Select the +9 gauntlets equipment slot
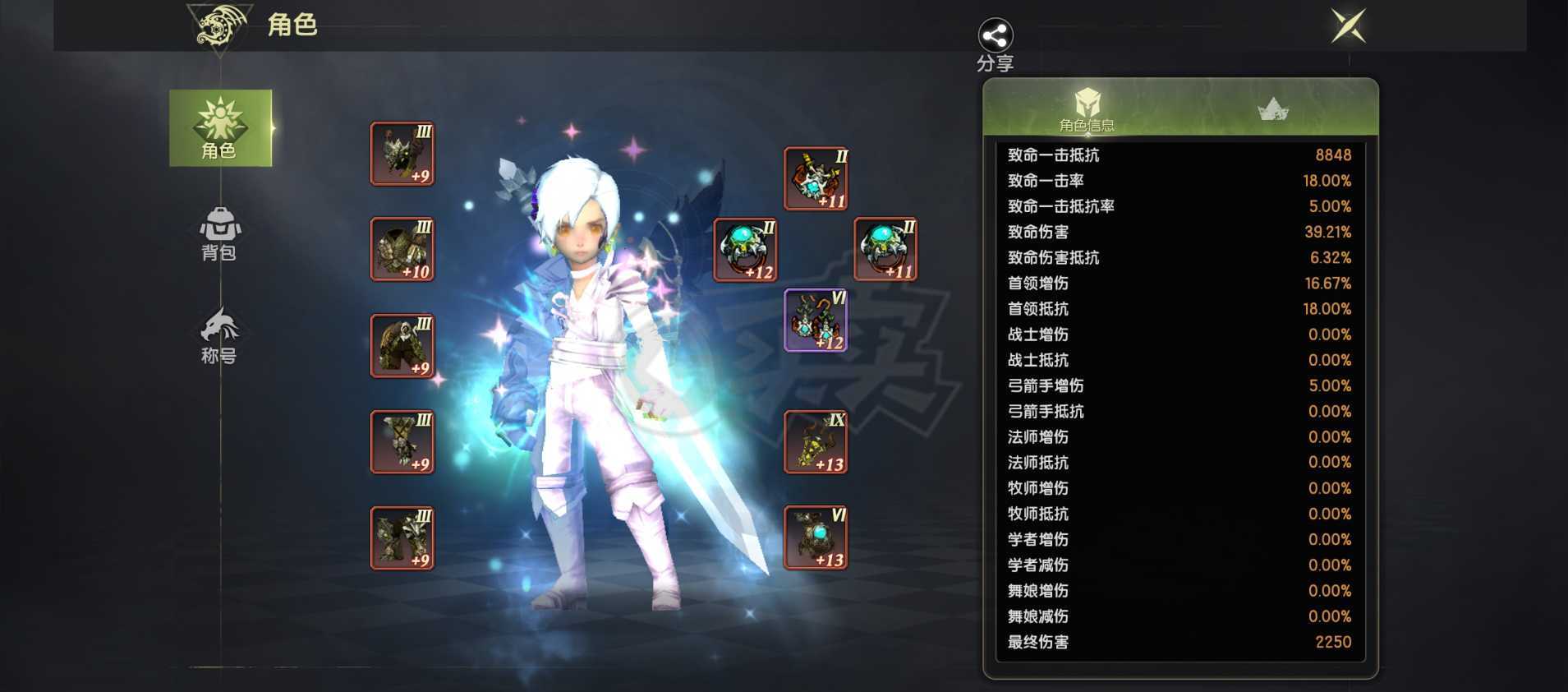This screenshot has height=692, width=1568. (402, 441)
